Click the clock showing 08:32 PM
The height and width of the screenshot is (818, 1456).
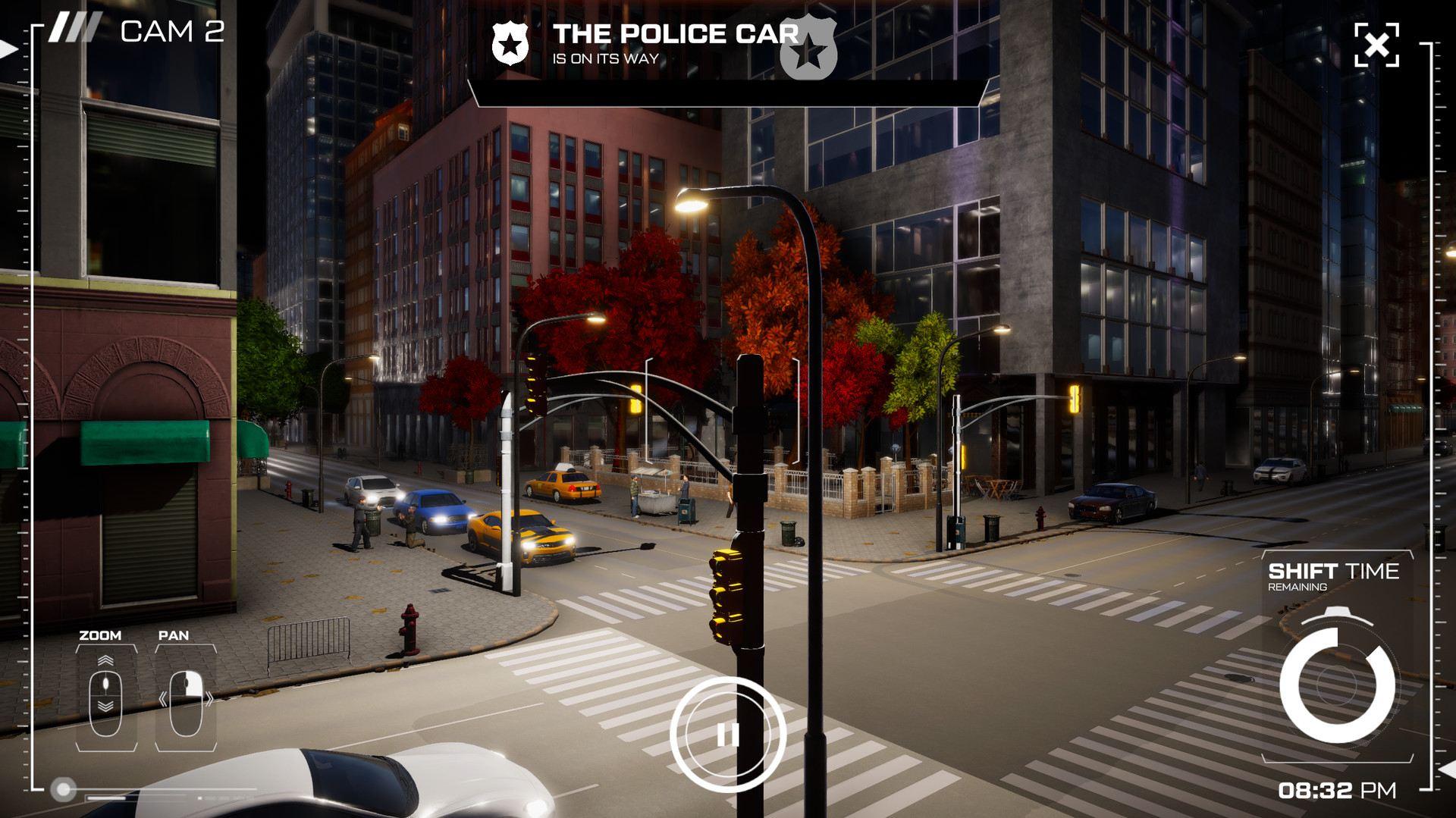(x=1338, y=790)
